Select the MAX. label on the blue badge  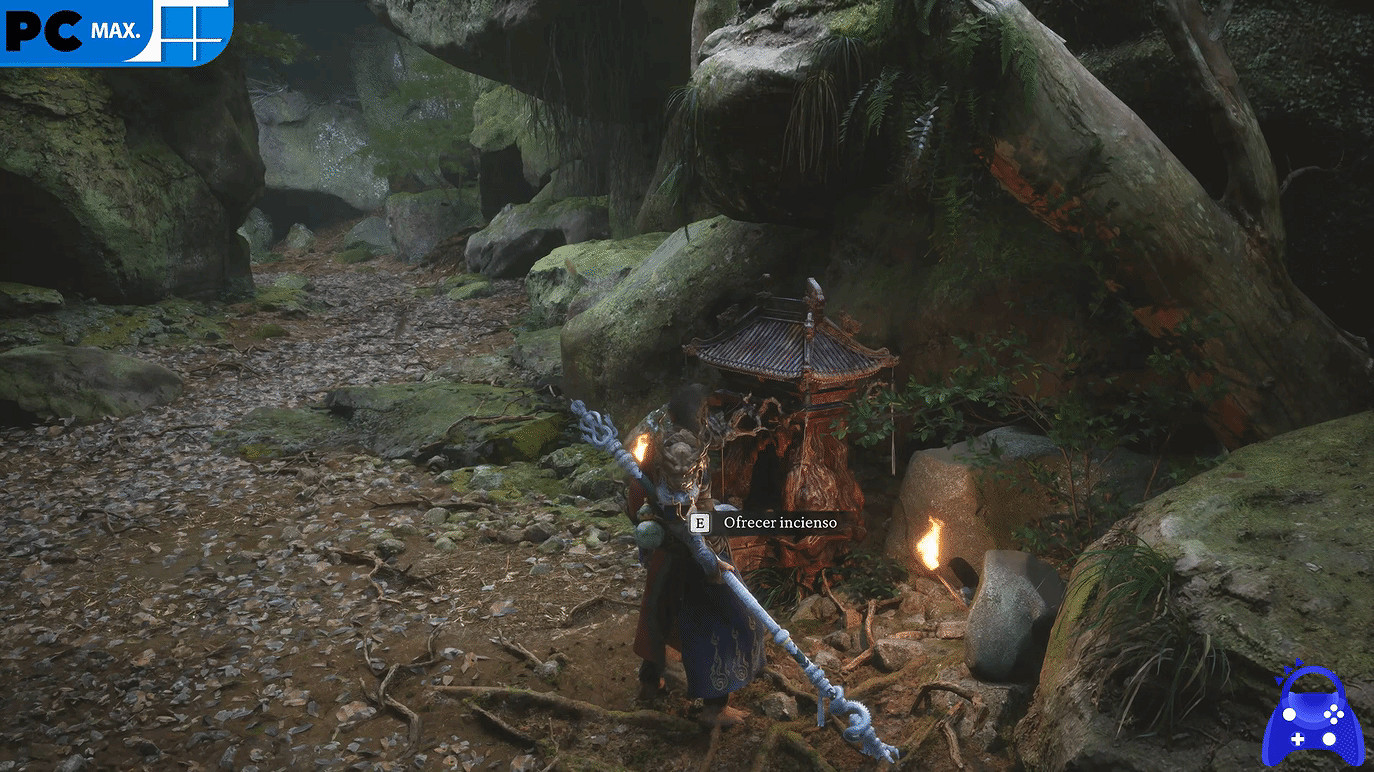[116, 30]
